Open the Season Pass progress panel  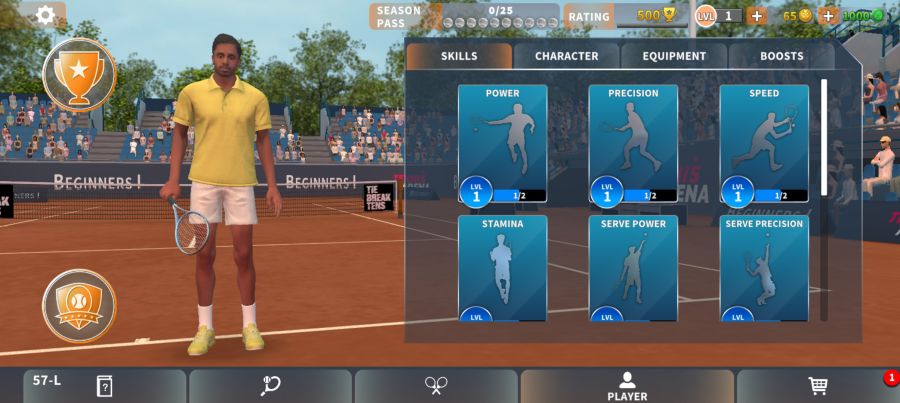(x=465, y=16)
